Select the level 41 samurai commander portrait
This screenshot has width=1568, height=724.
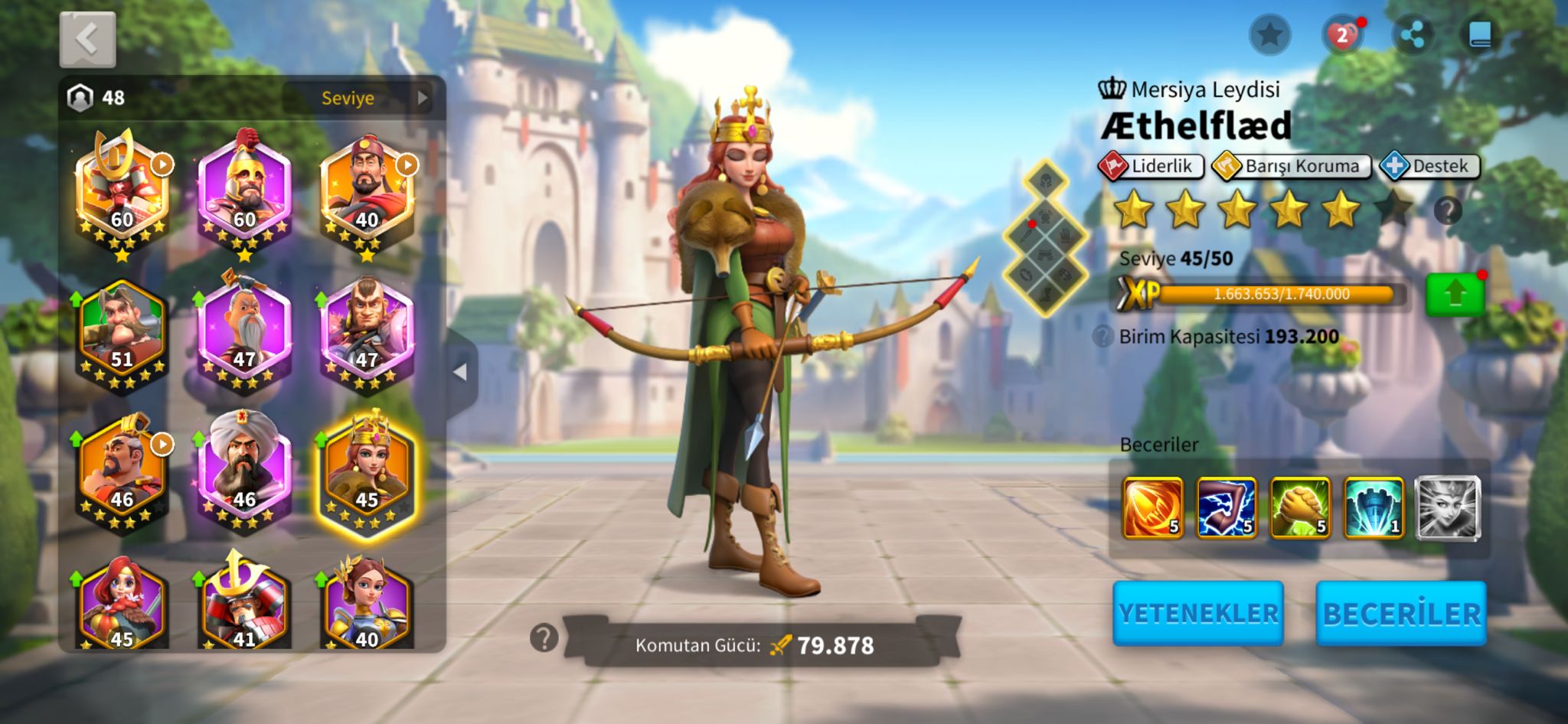[244, 606]
